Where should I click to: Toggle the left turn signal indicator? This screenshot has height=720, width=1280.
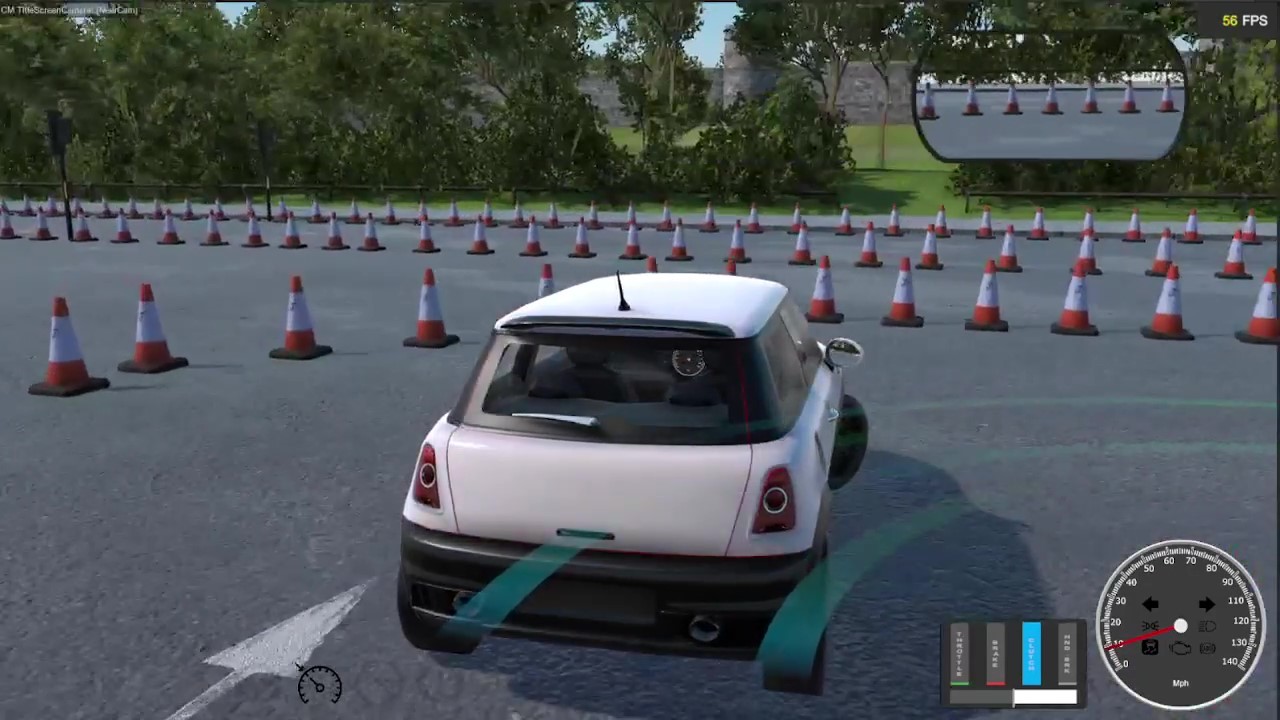(1150, 604)
